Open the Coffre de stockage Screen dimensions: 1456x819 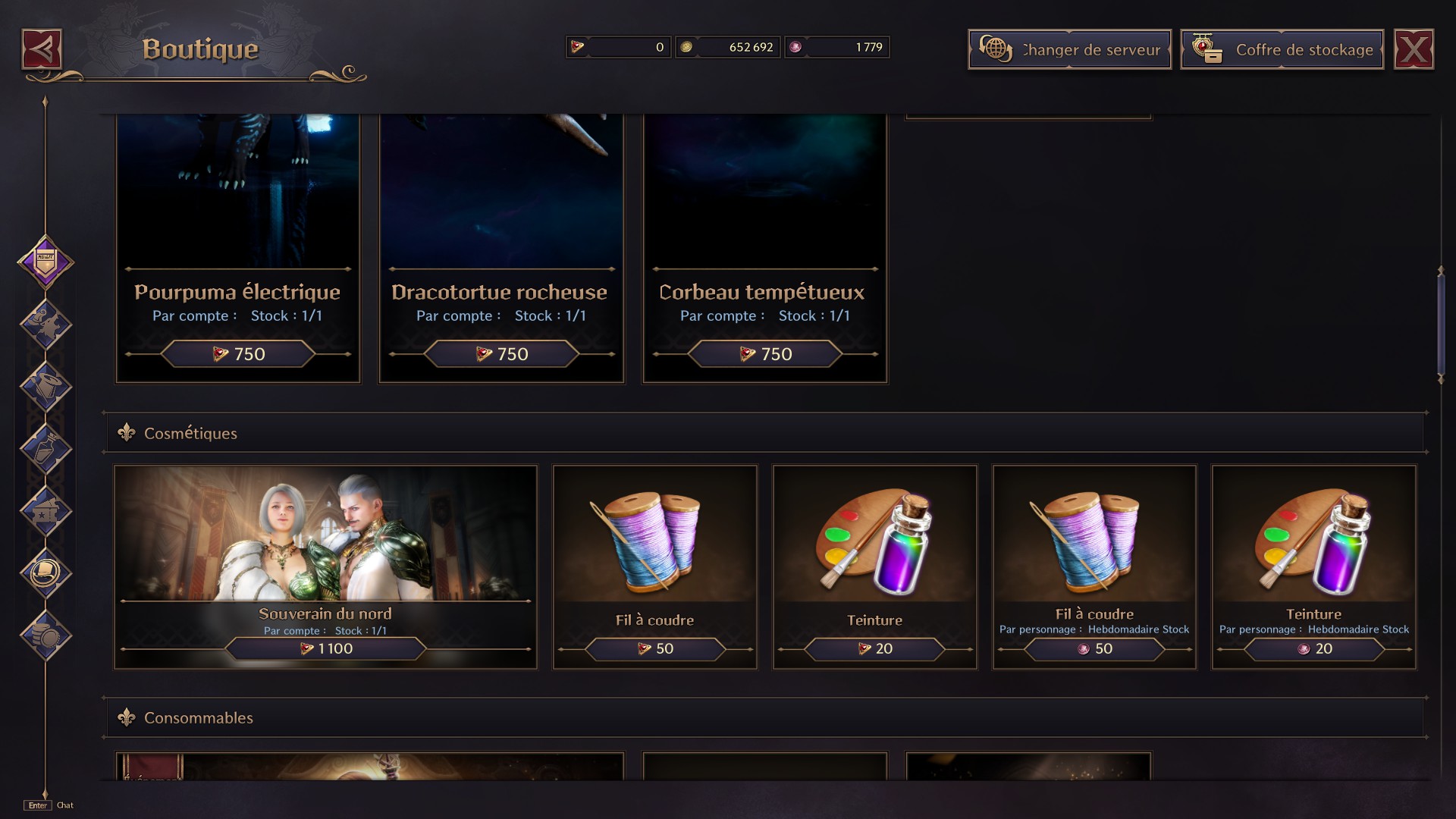pos(1282,49)
